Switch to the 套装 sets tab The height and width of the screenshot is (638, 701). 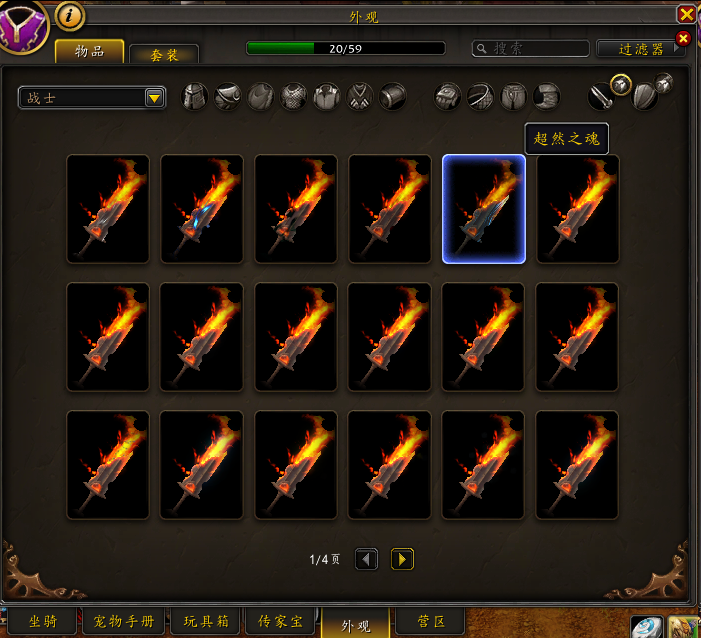tap(164, 55)
